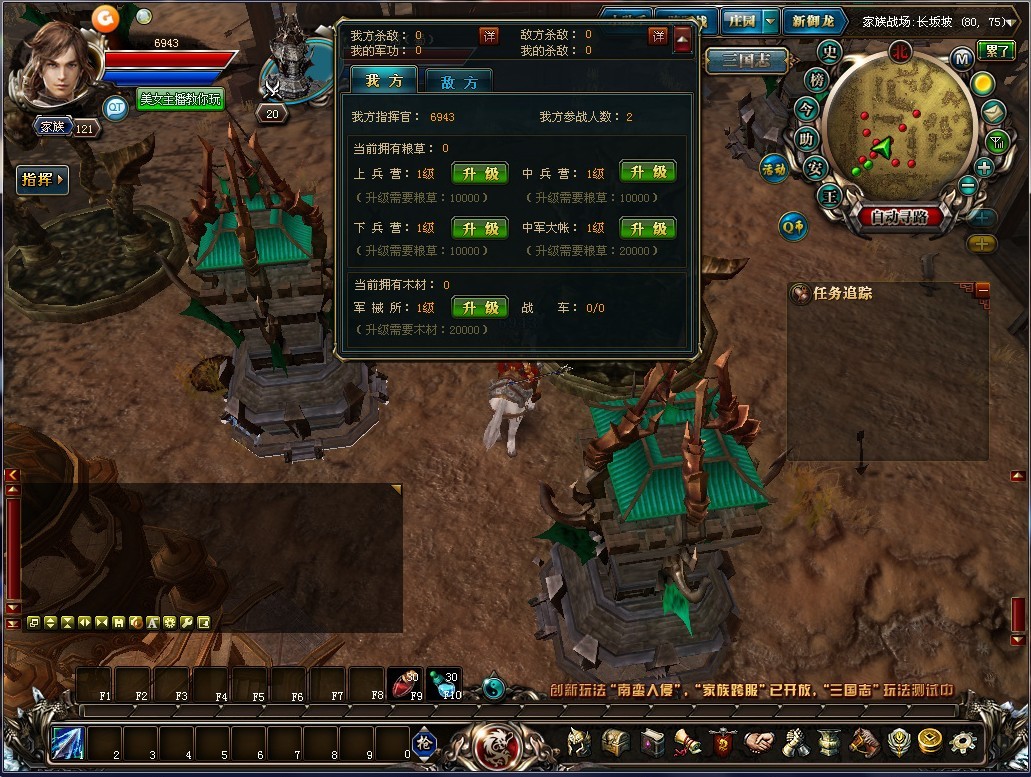Screen dimensions: 1031x777
Task: Upgrade the 上兵营 barracks
Action: [480, 173]
